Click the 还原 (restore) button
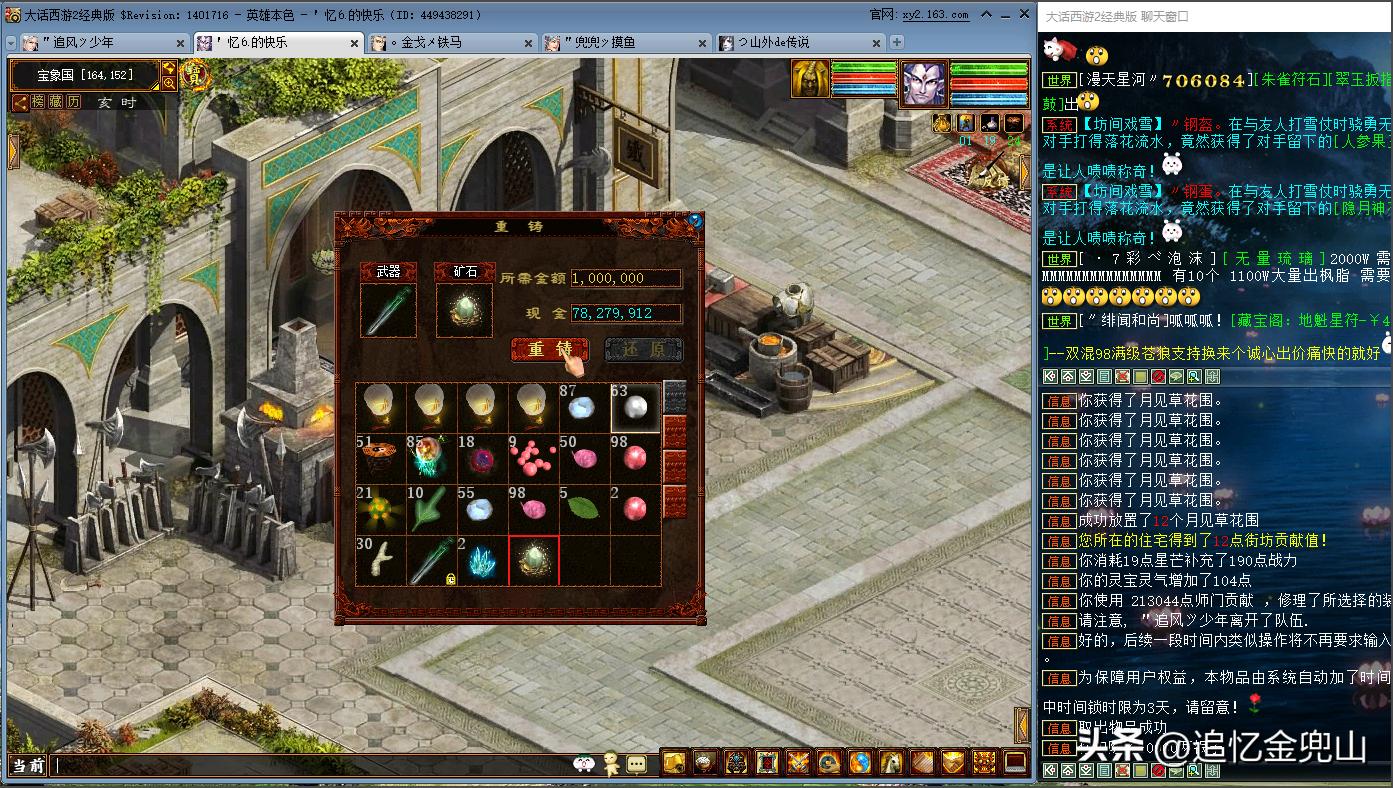Image resolution: width=1393 pixels, height=788 pixels. coord(643,349)
